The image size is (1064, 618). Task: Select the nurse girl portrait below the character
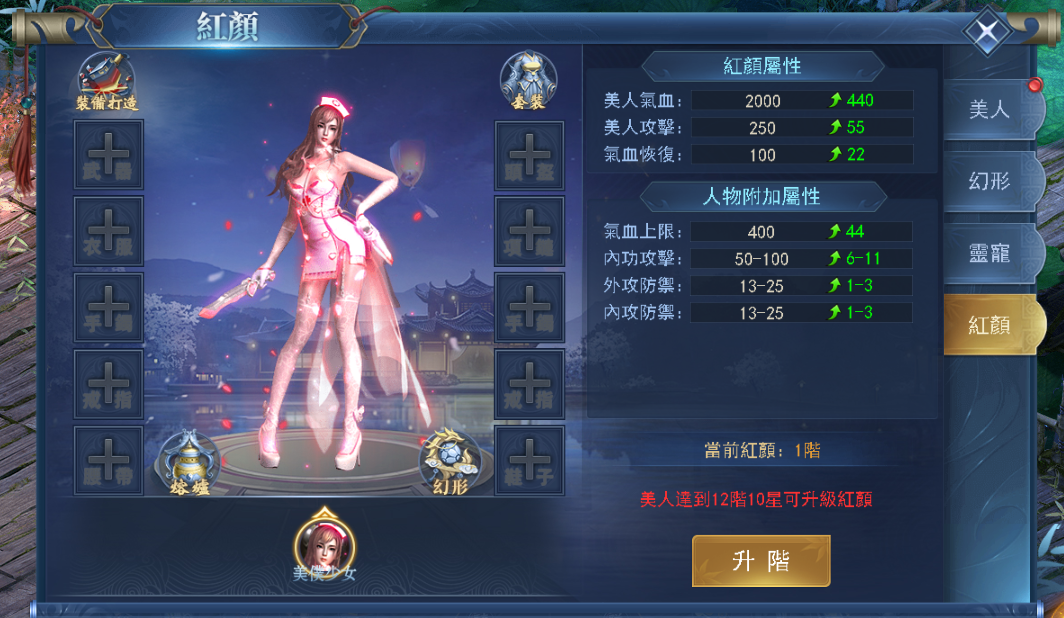pos(325,544)
